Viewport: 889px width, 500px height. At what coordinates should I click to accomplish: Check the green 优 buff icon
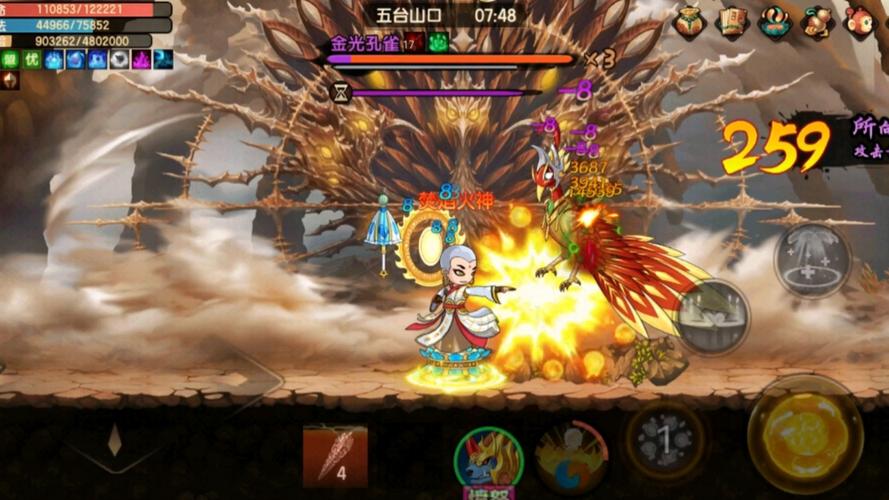pos(31,60)
